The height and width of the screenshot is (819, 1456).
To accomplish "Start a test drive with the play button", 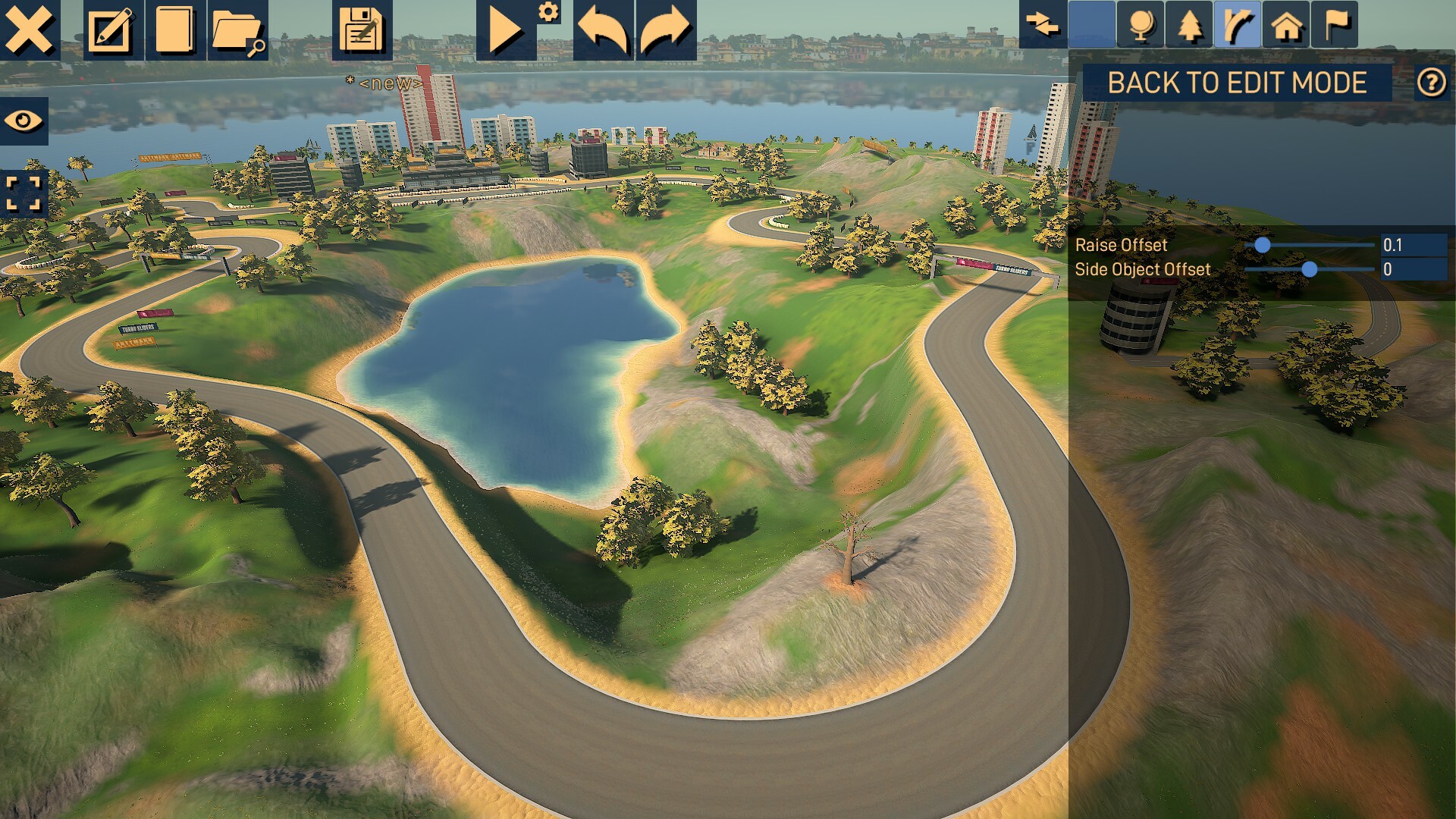I will point(505,30).
